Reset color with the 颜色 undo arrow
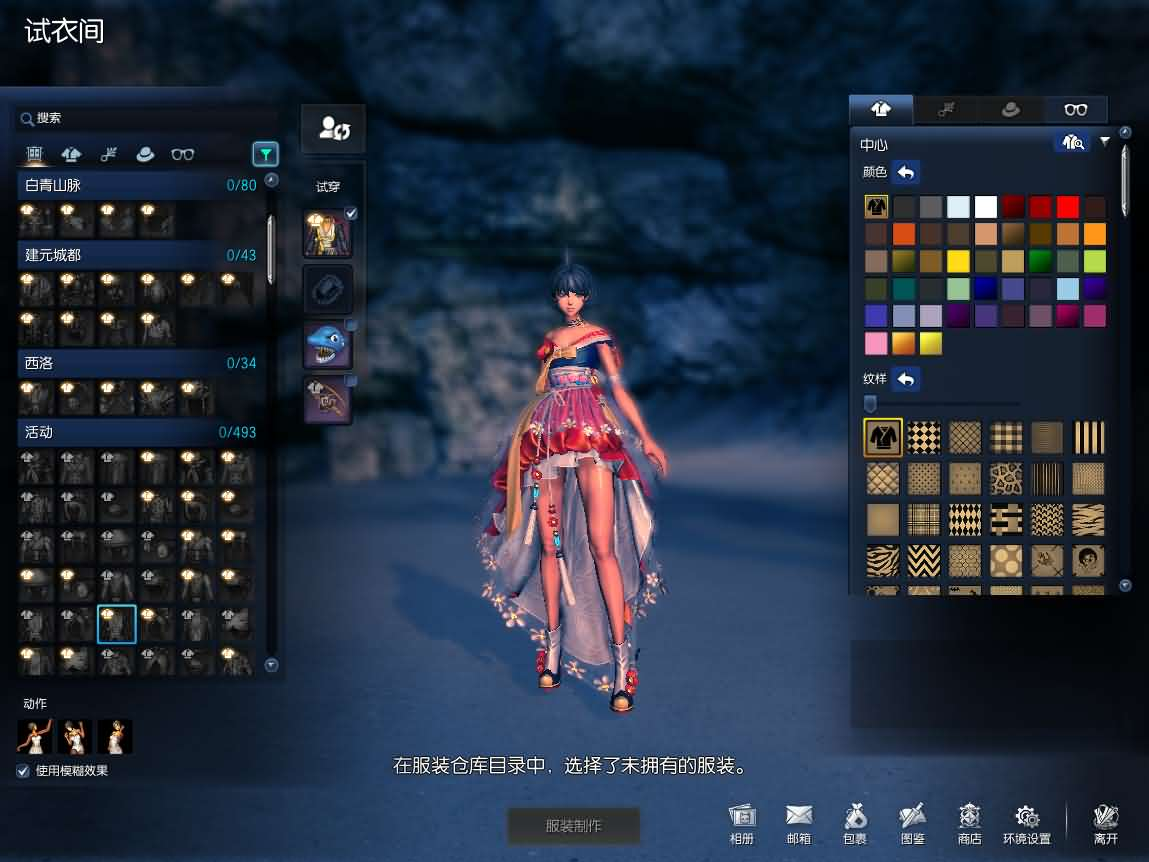The image size is (1149, 862). [x=906, y=172]
